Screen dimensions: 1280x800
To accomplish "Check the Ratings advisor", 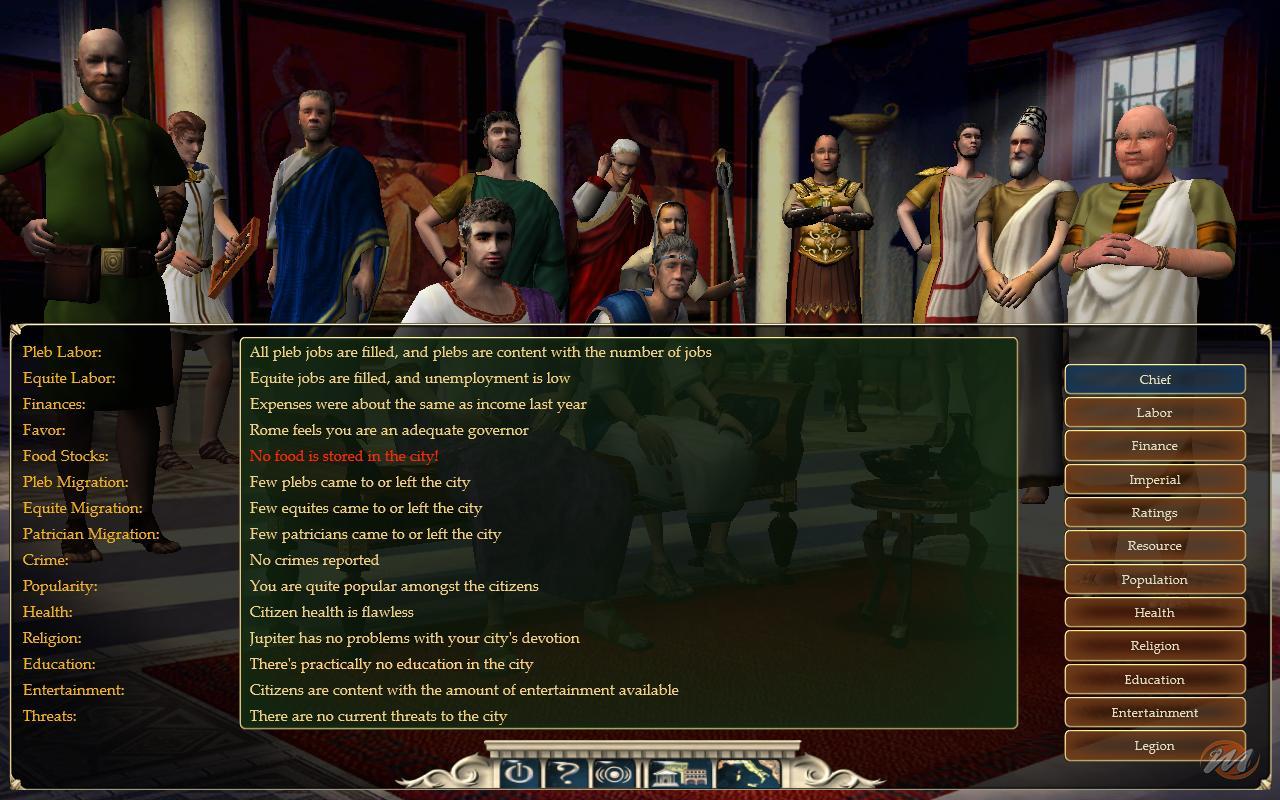I will click(1154, 512).
